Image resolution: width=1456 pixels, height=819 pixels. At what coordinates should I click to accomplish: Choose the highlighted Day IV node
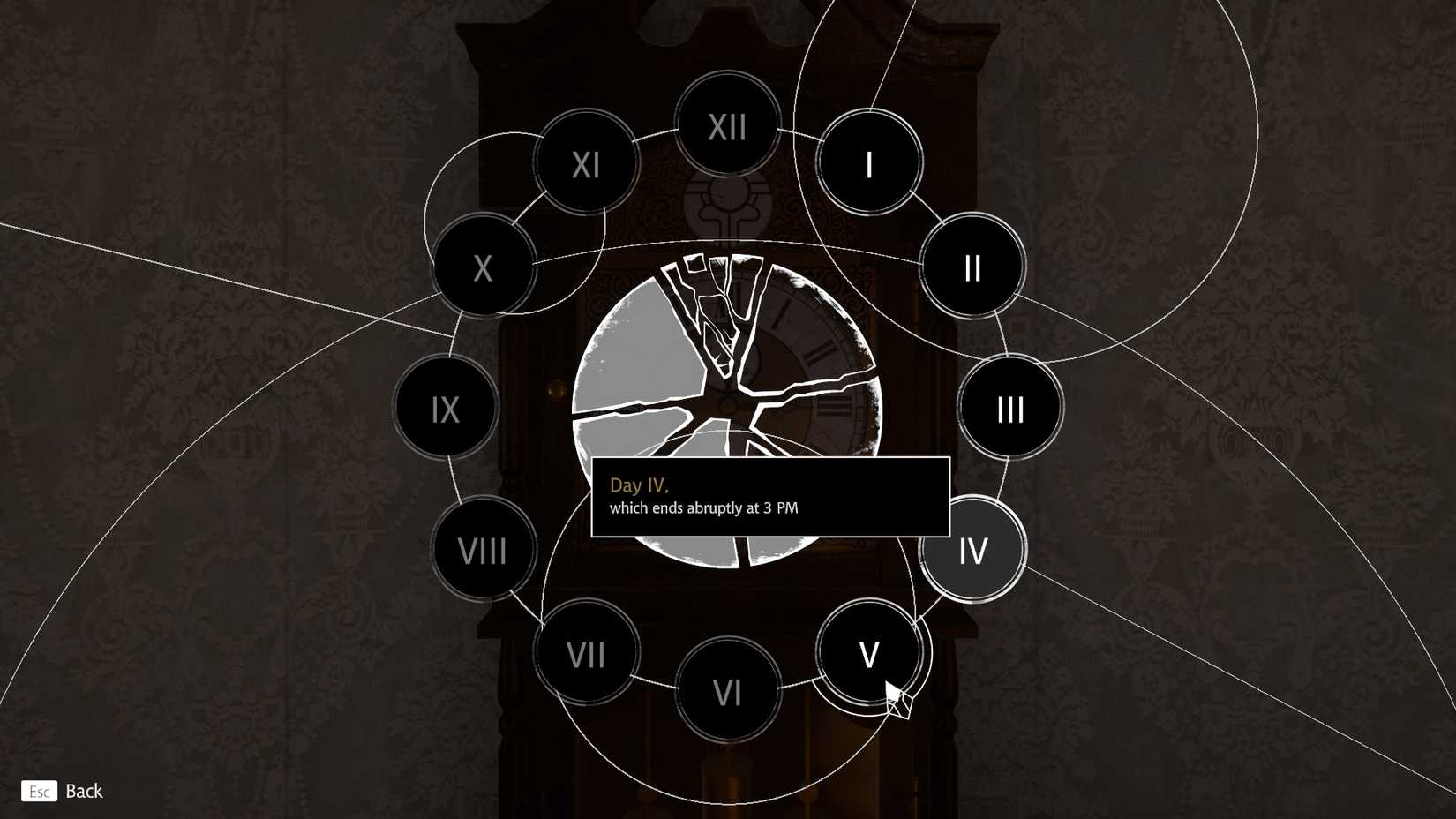coord(972,550)
